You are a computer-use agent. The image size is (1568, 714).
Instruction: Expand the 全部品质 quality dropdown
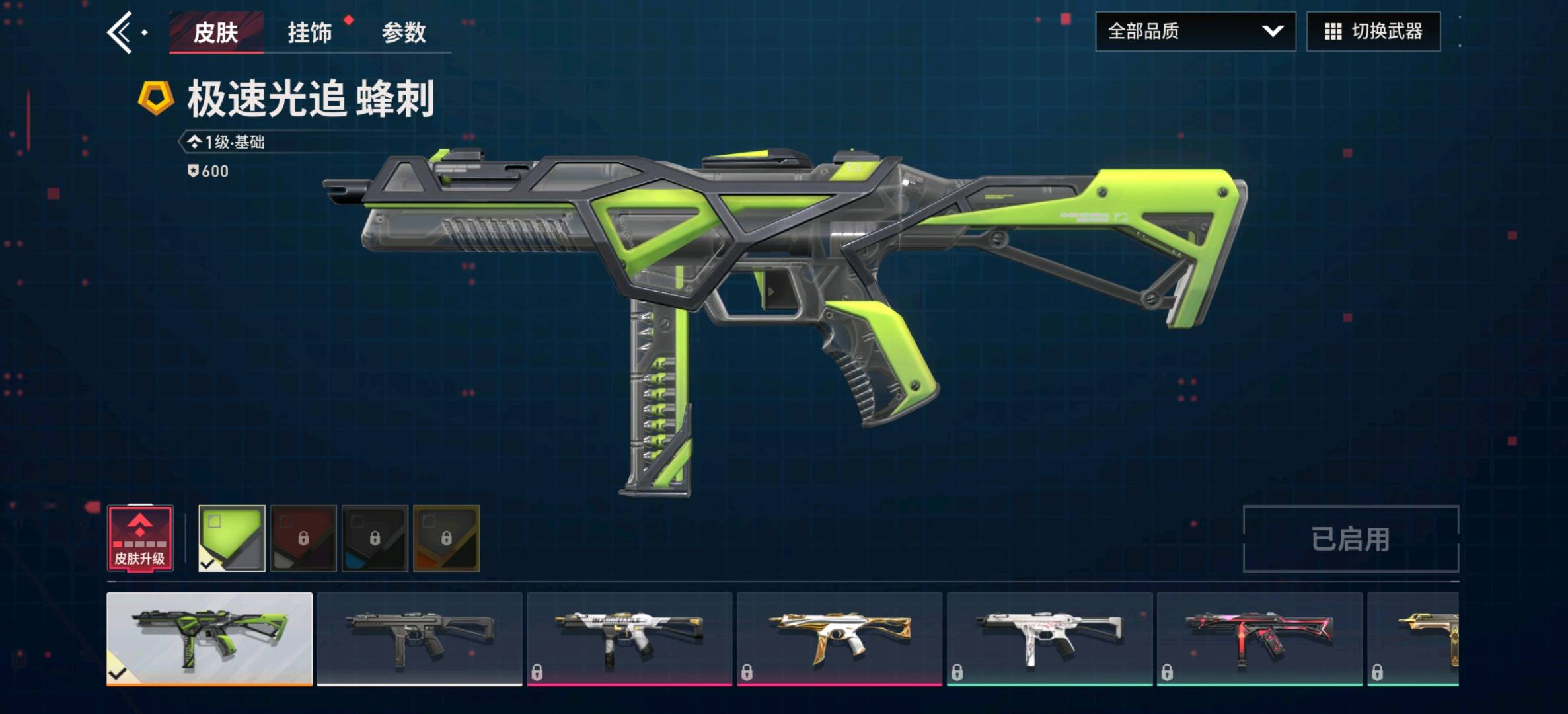tap(1195, 31)
